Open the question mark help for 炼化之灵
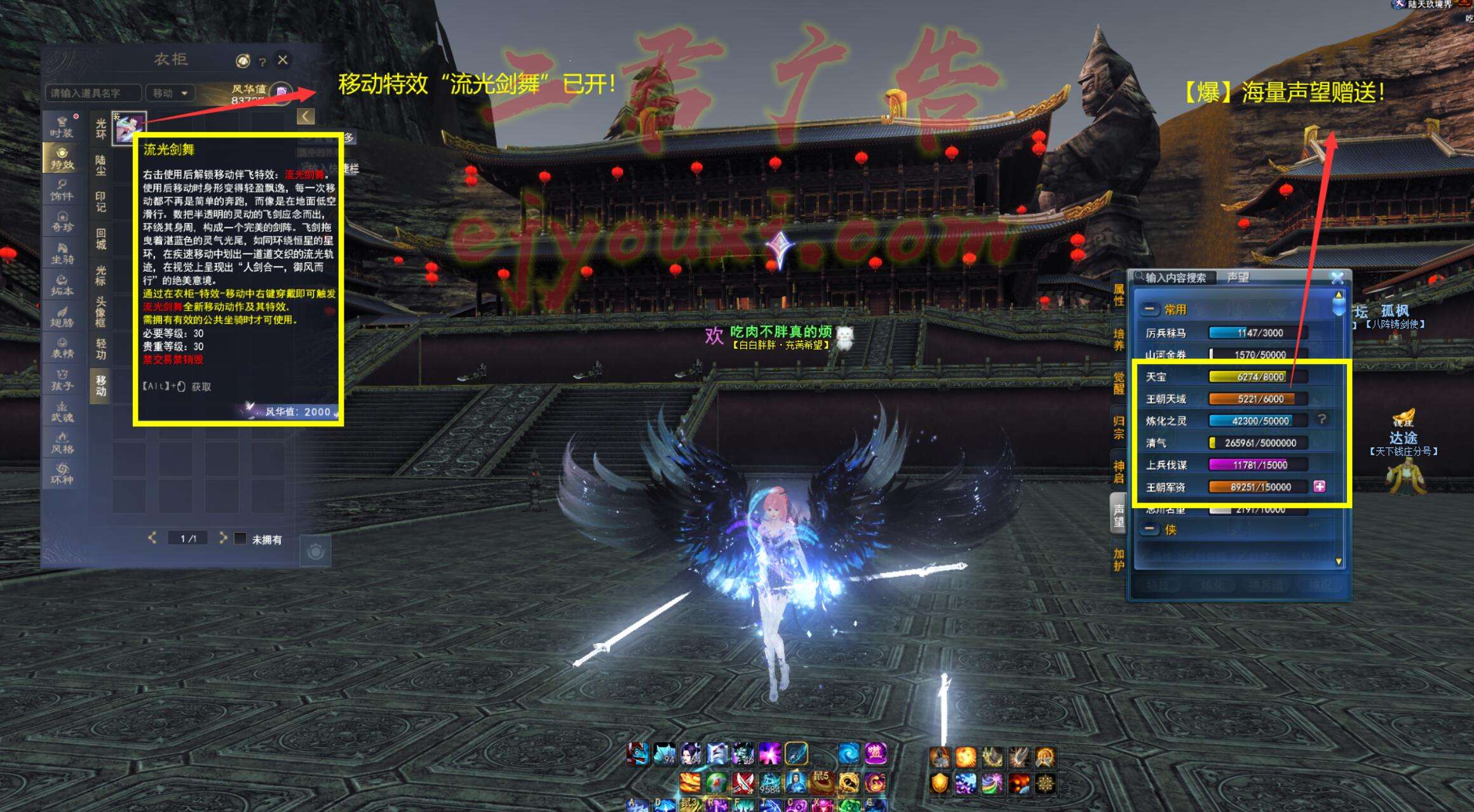1474x812 pixels. 1322,419
